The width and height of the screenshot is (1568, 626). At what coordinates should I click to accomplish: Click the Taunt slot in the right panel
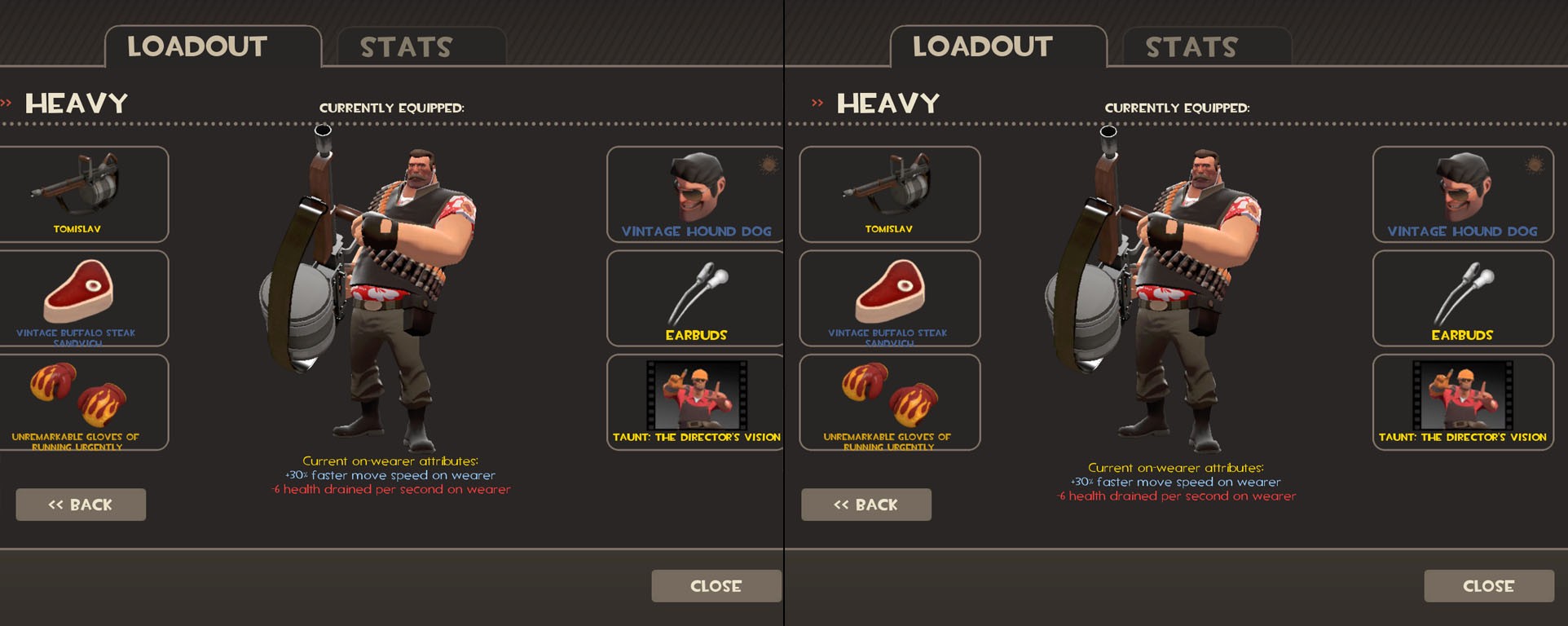pos(1461,401)
